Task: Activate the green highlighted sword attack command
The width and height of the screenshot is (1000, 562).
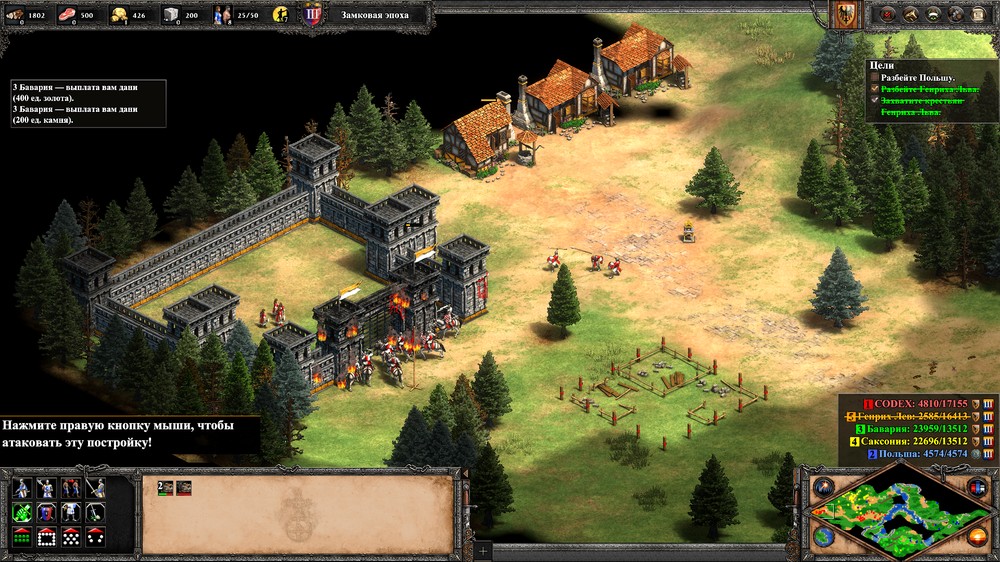Action: pyautogui.click(x=21, y=512)
